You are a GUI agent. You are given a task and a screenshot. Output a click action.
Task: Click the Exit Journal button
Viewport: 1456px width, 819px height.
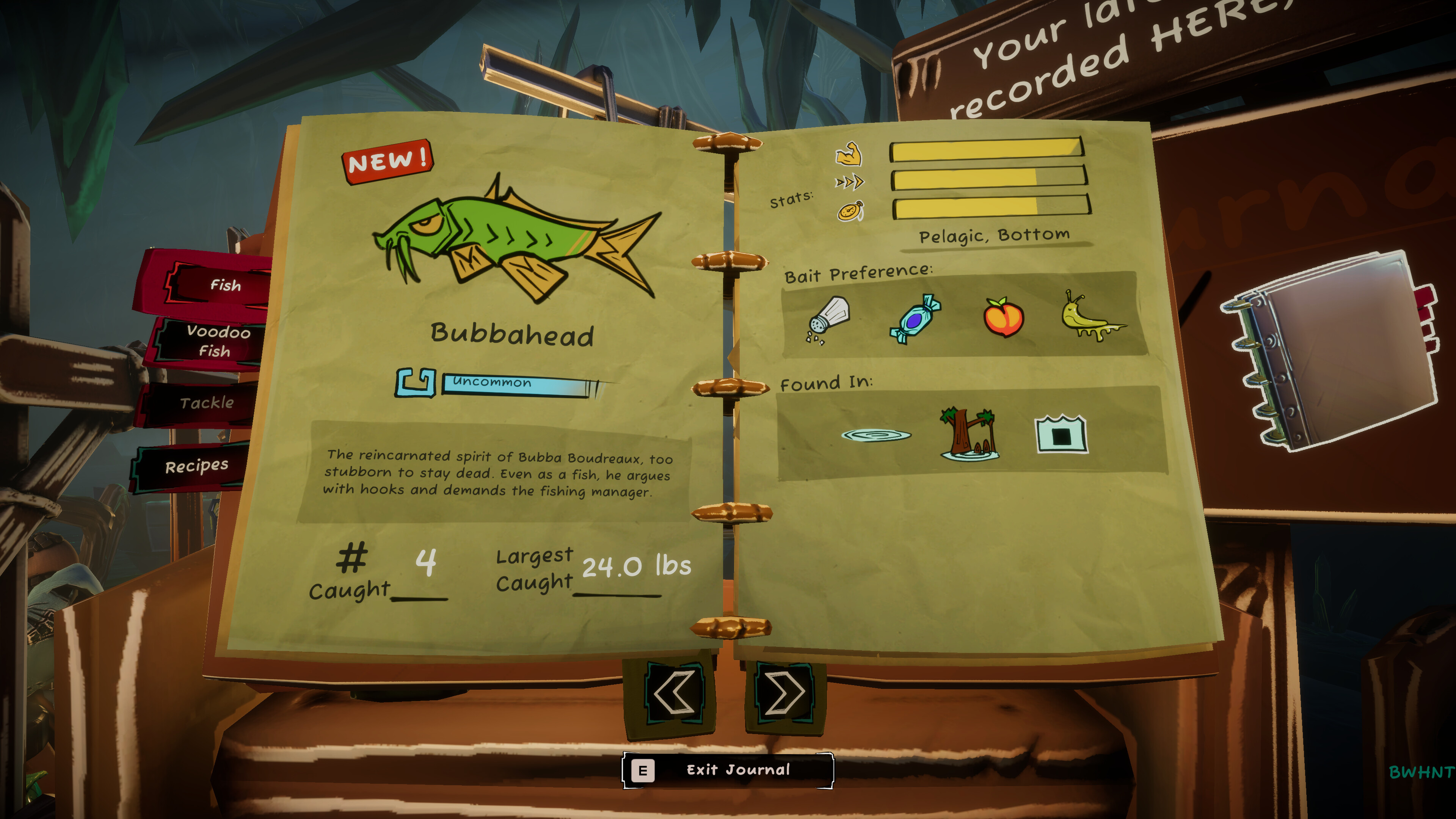tap(728, 770)
